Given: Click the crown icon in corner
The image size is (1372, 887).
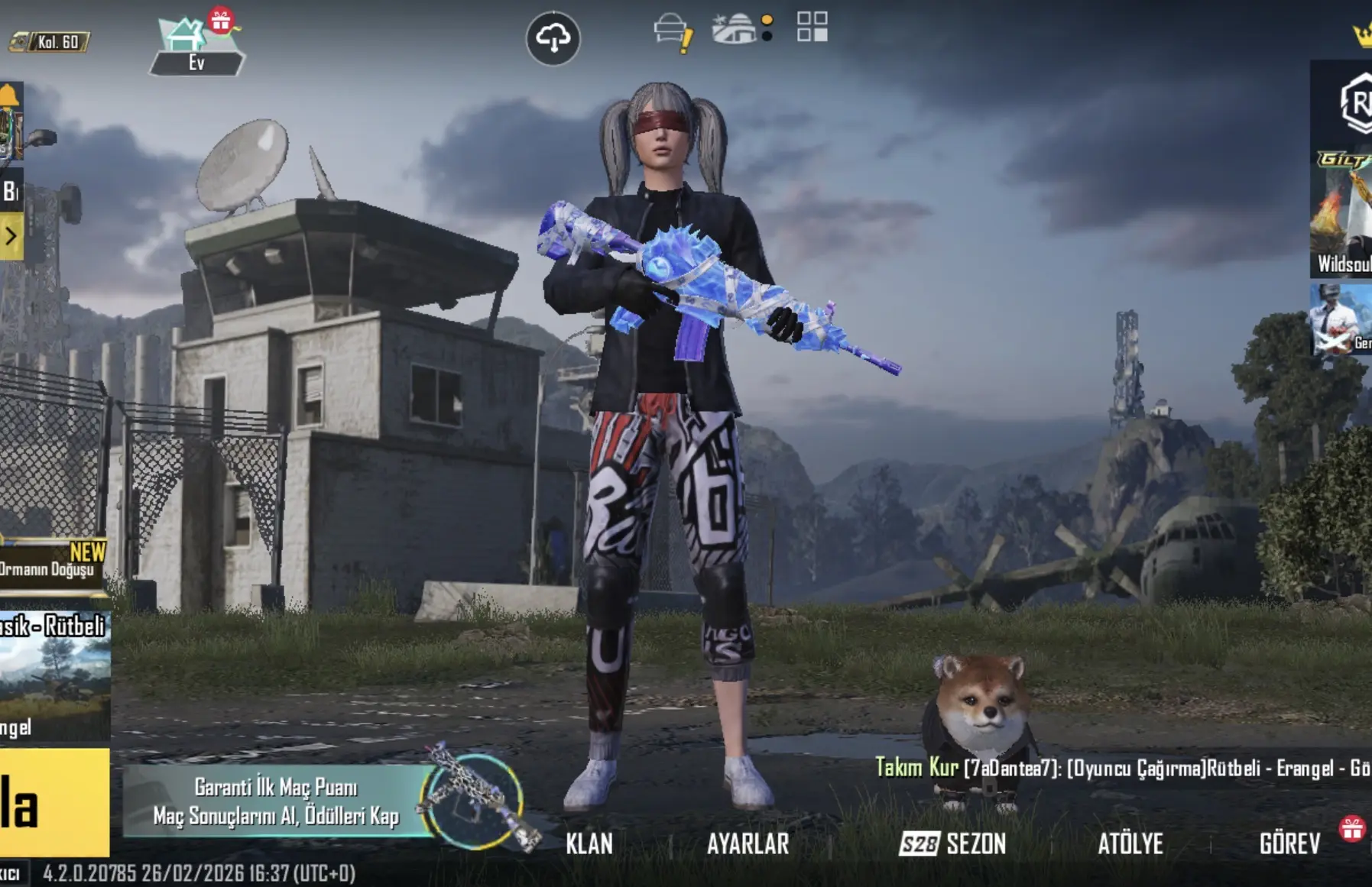Looking at the screenshot, I should [1361, 35].
